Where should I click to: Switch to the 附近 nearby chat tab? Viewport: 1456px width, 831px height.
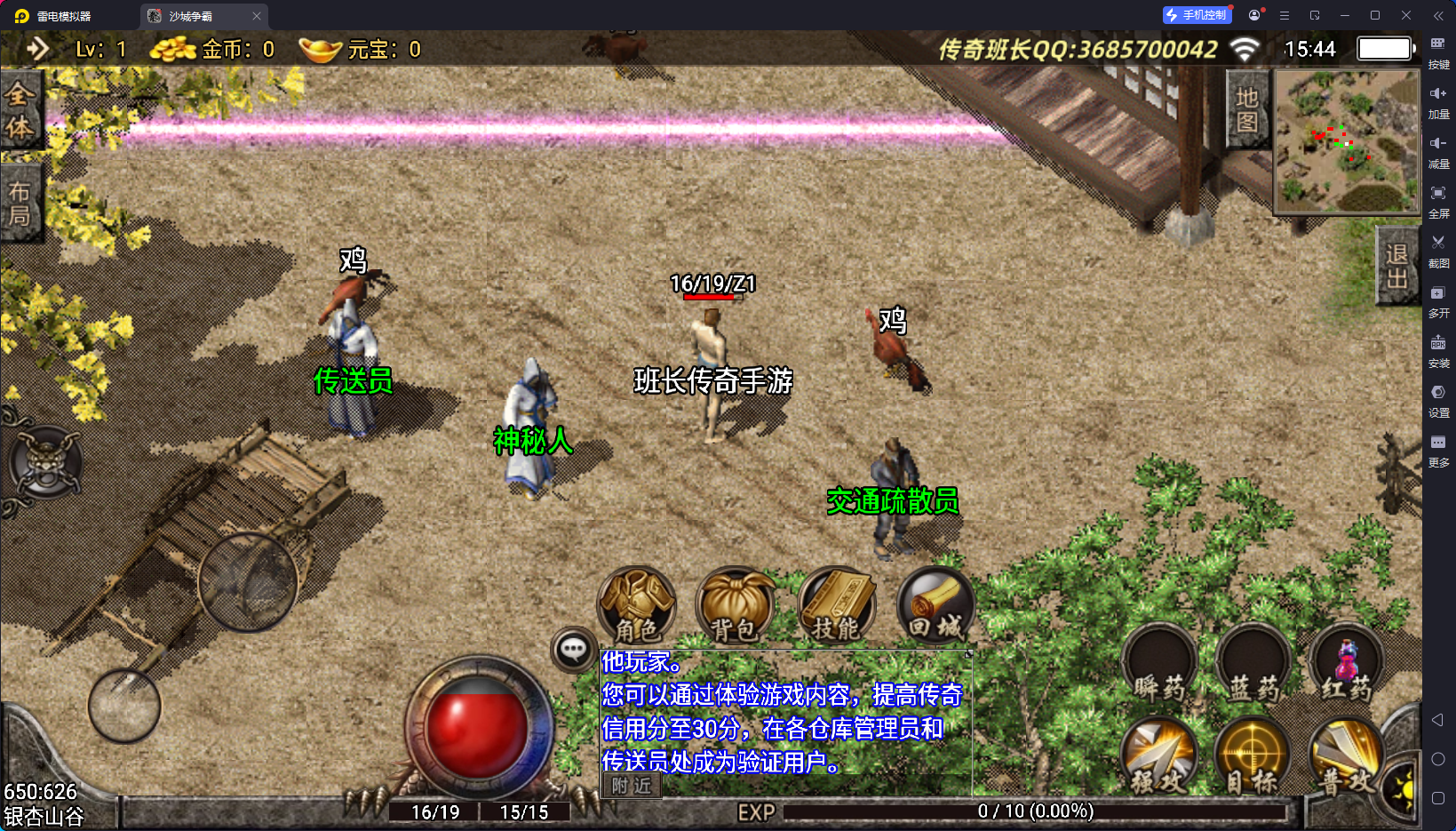(x=632, y=786)
